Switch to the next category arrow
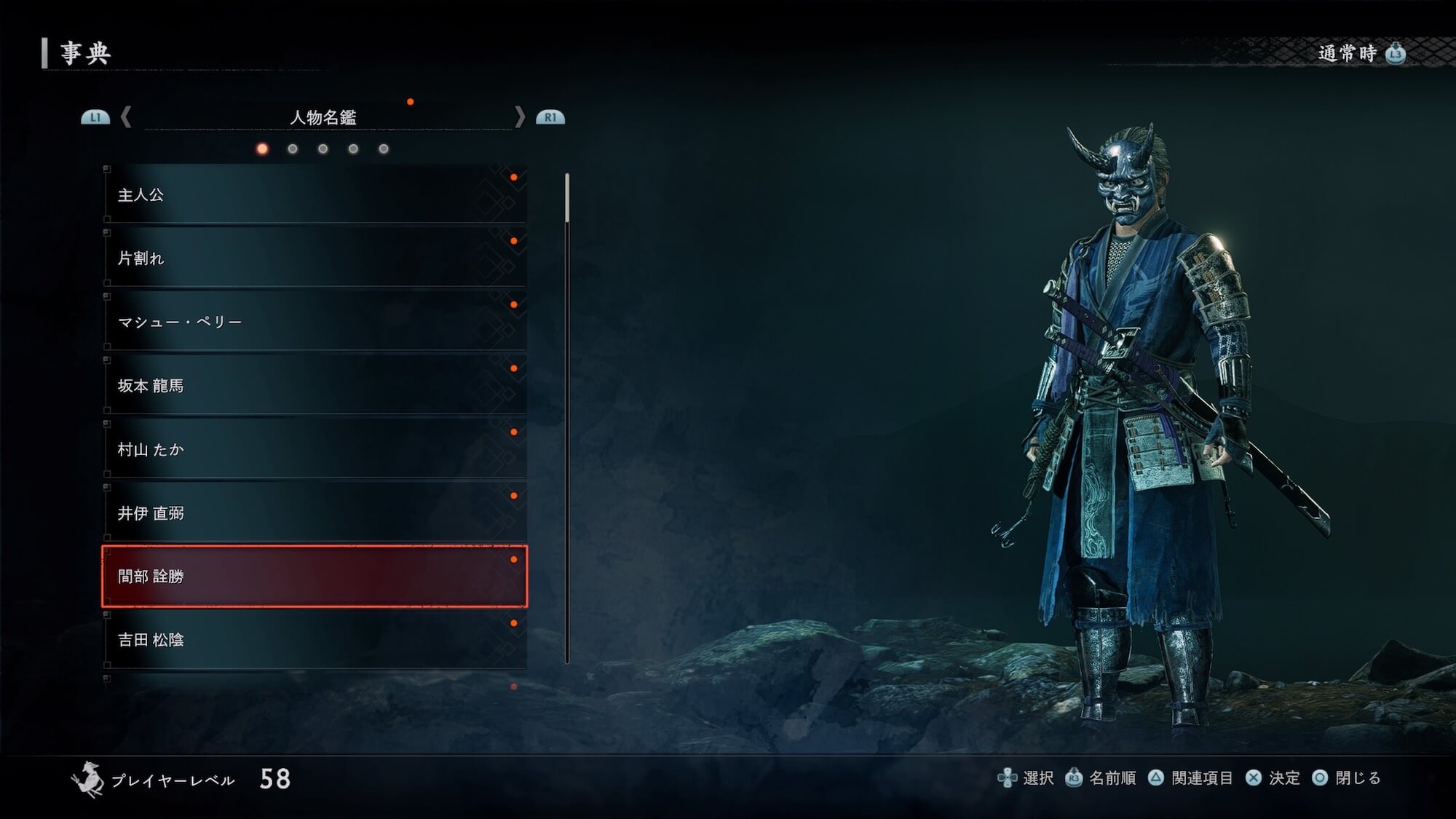 (520, 117)
